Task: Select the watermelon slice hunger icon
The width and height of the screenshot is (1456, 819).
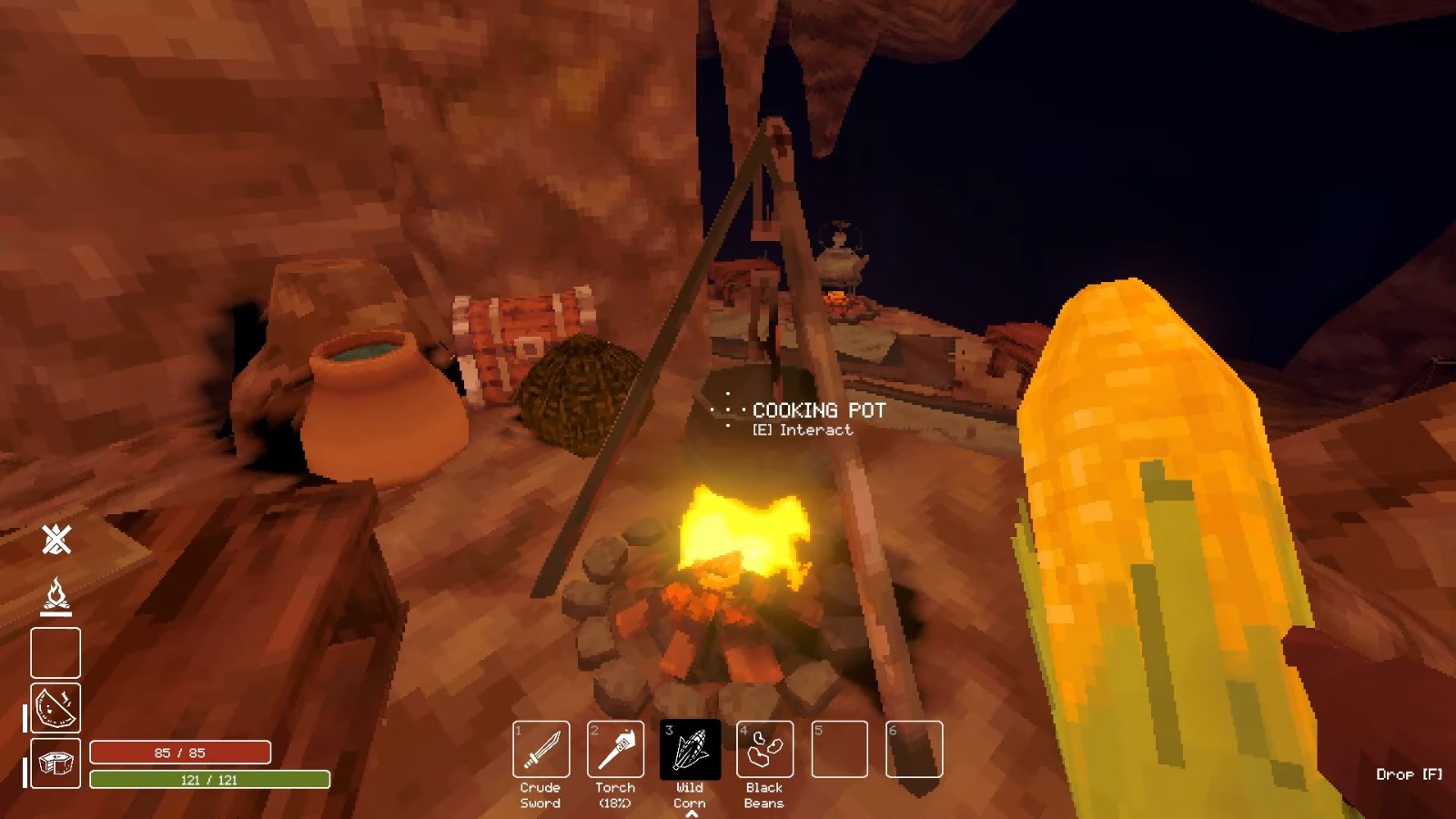Action: pyautogui.click(x=56, y=708)
